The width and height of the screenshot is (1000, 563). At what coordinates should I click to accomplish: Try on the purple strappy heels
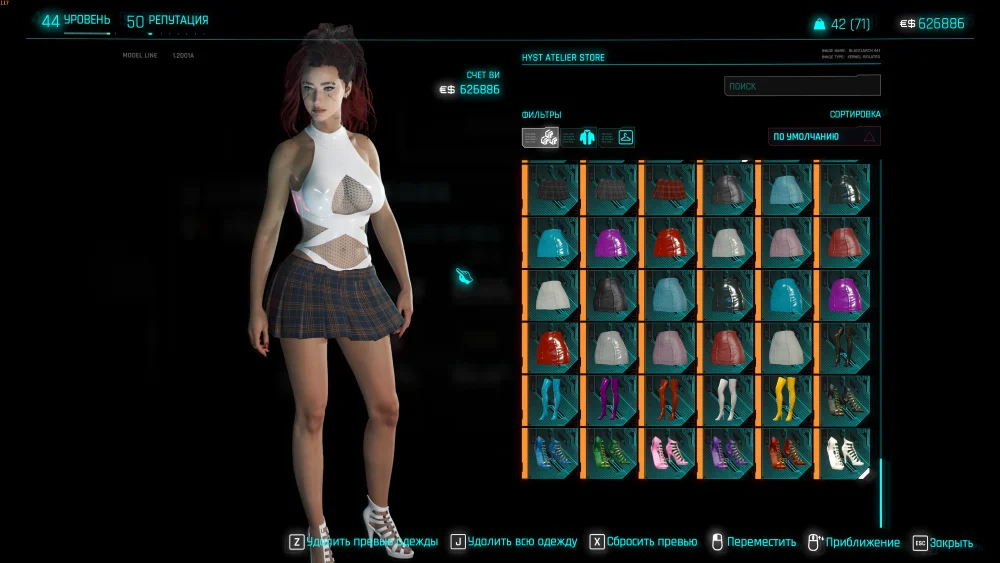(x=727, y=451)
